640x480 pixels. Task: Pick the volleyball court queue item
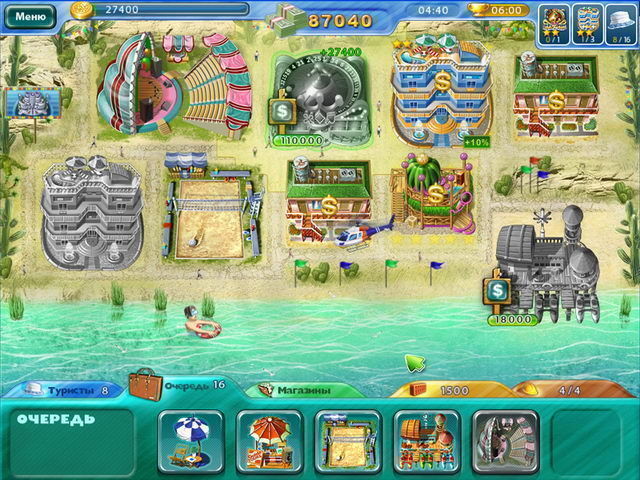tap(348, 441)
